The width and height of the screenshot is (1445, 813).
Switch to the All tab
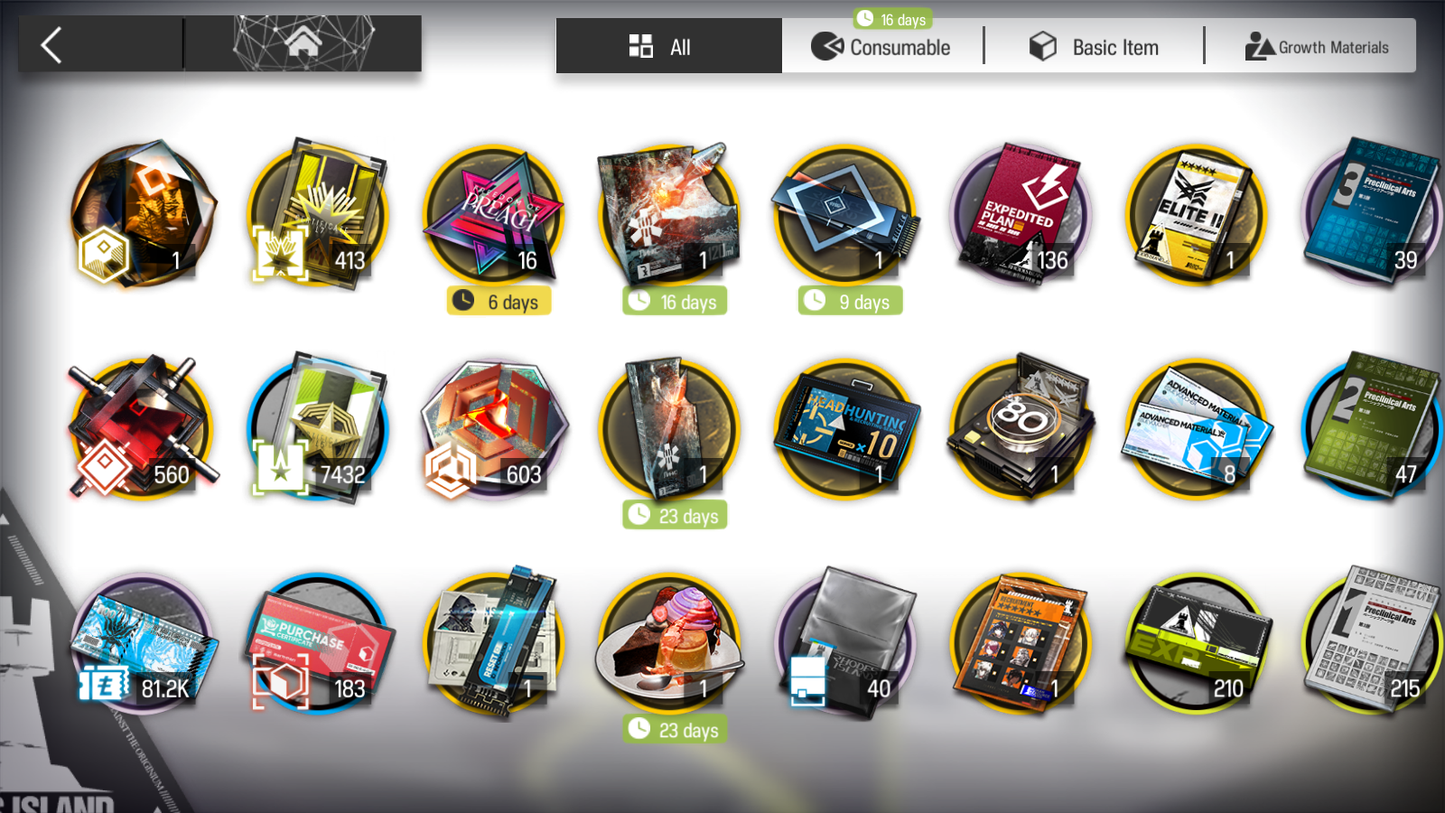(x=668, y=47)
